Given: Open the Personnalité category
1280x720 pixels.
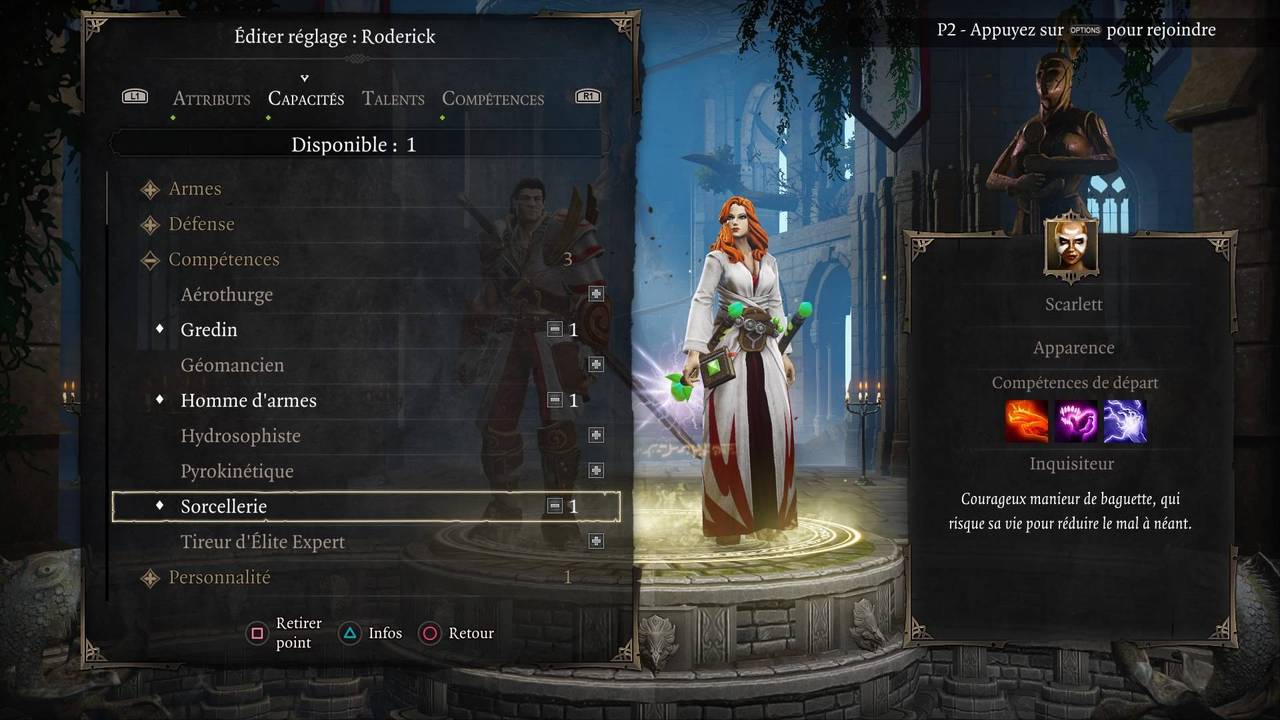Looking at the screenshot, I should coord(219,577).
